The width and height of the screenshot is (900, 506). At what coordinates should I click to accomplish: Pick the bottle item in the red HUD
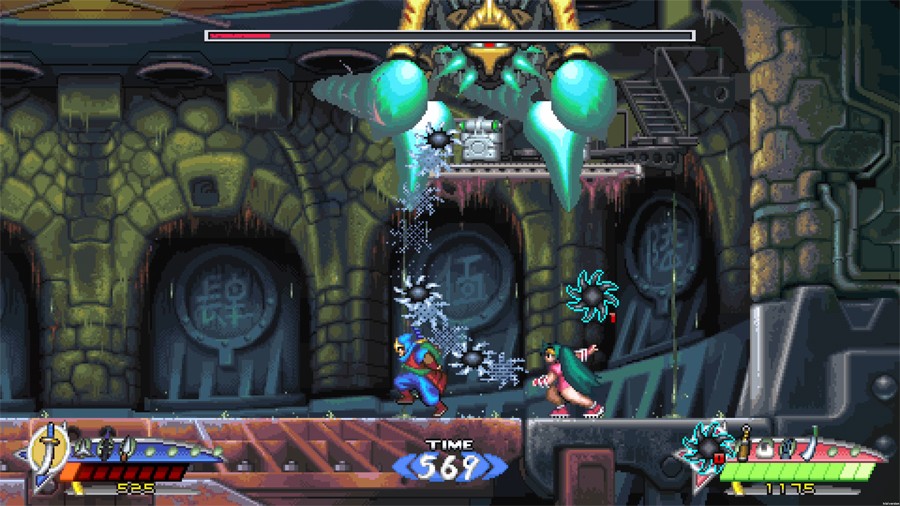click(745, 441)
